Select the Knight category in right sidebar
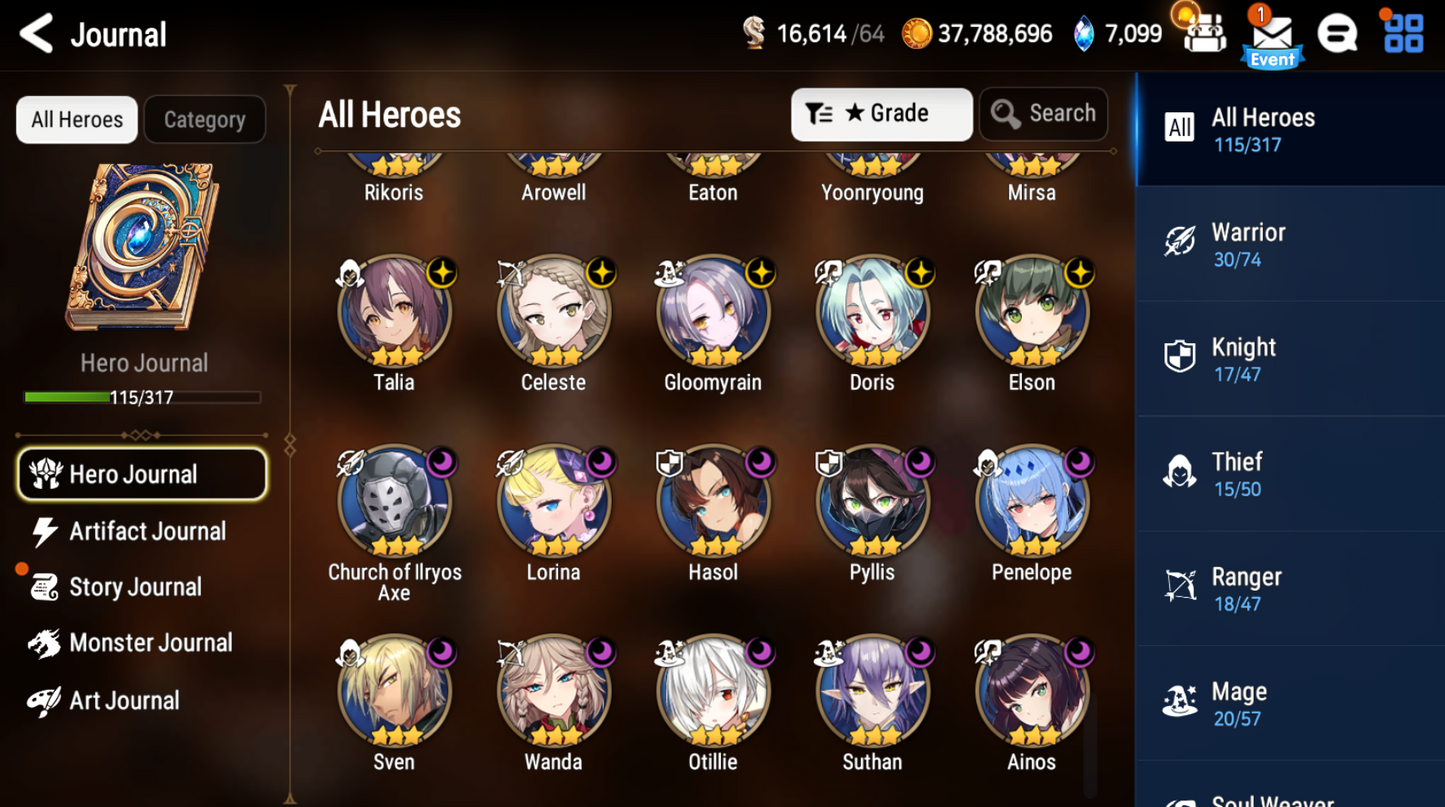Screen dimensions: 1445x807 1289,357
